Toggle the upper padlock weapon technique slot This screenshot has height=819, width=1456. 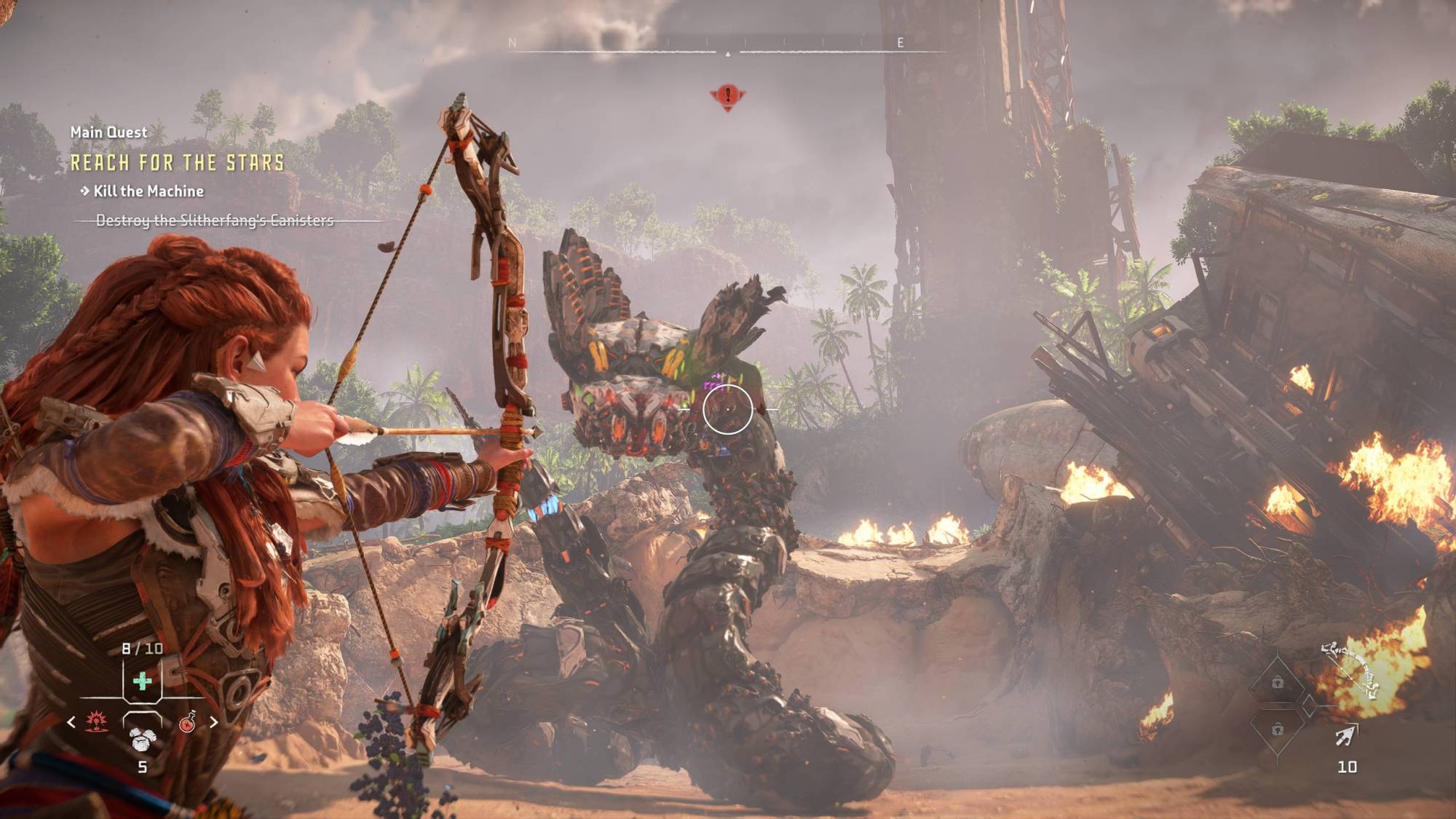1278,682
